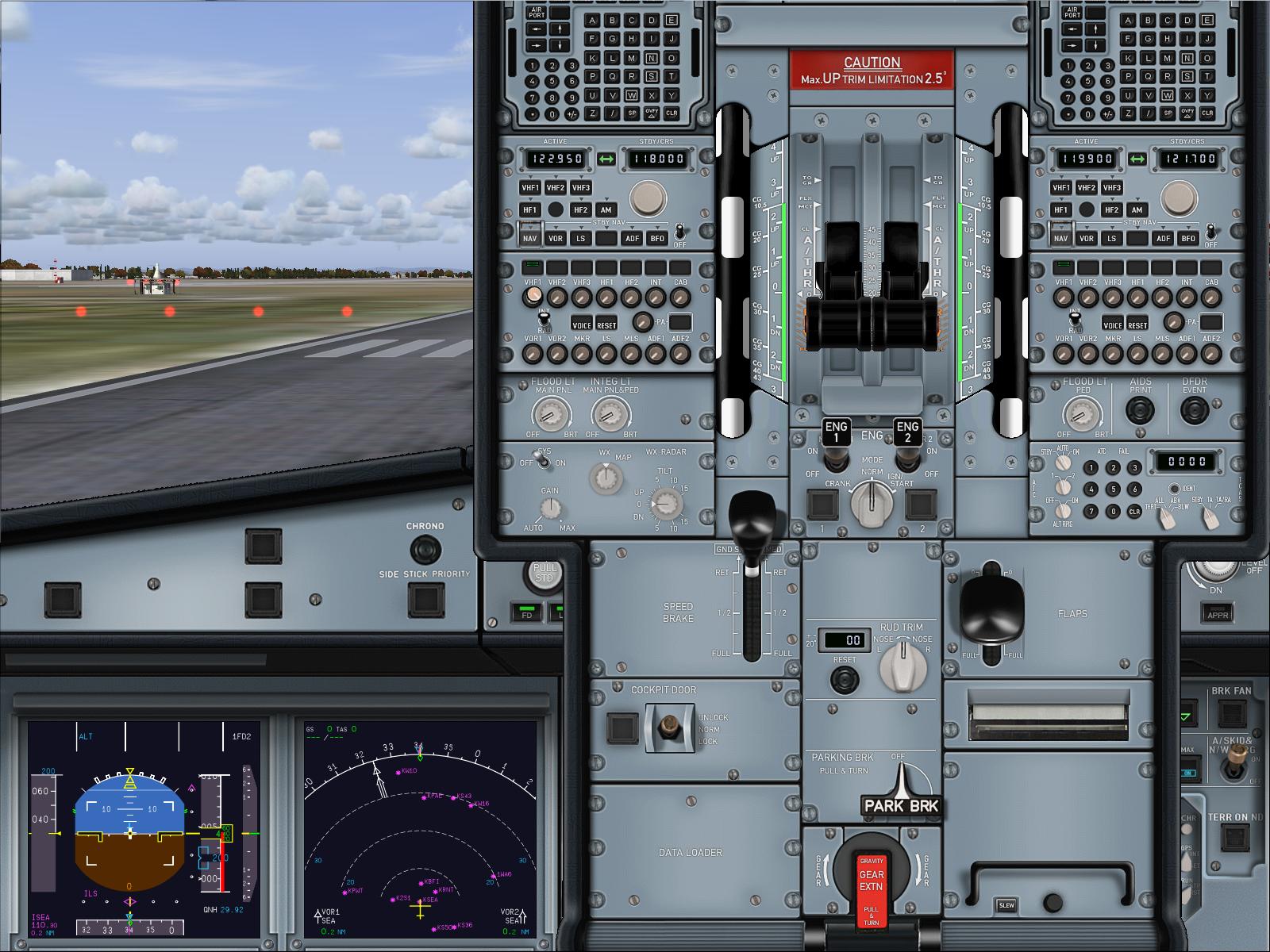Image resolution: width=1270 pixels, height=952 pixels.
Task: Select VHF2 on the captain's radio panel
Action: 556,188
